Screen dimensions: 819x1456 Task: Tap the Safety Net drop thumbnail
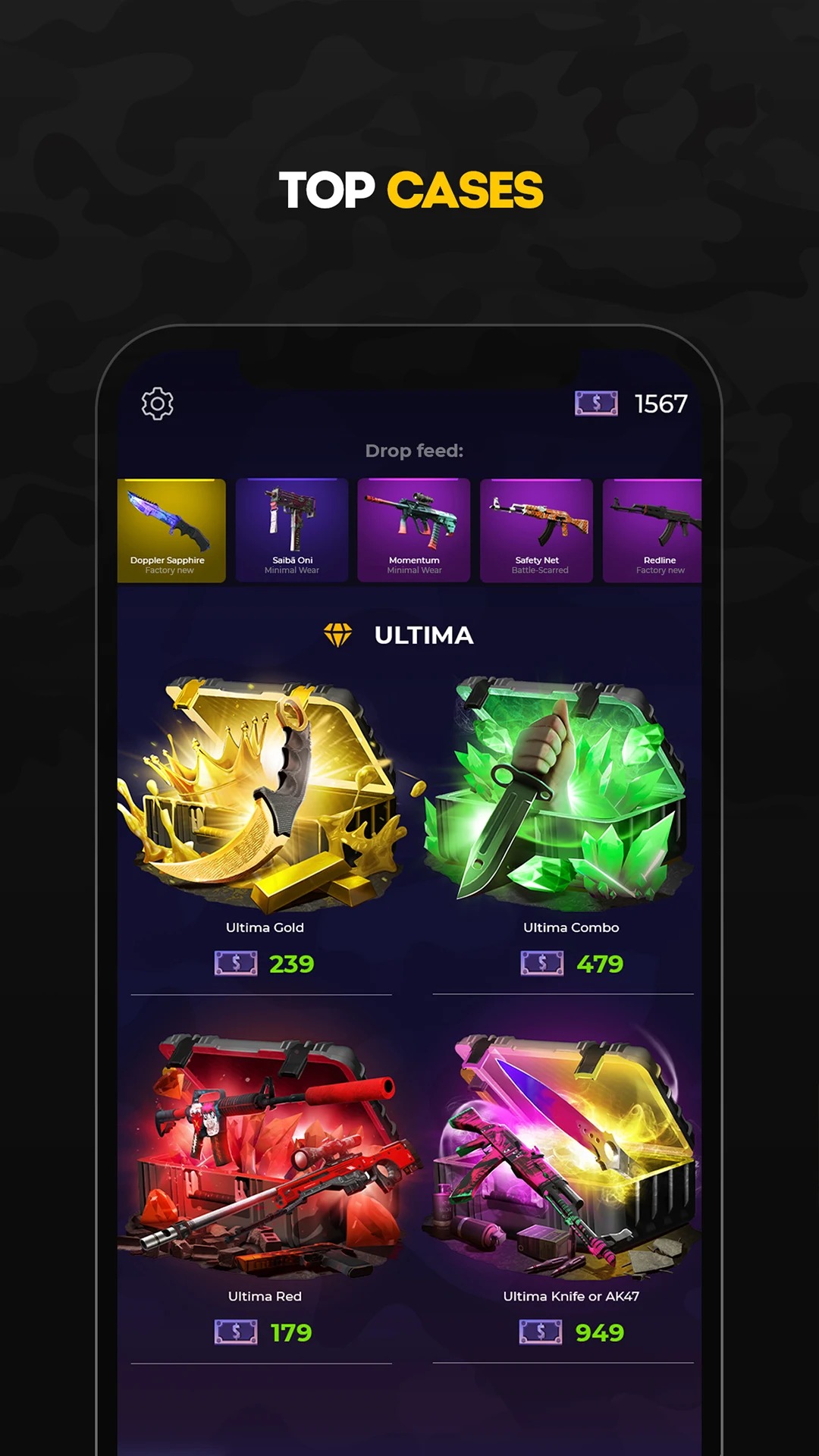pyautogui.click(x=537, y=530)
